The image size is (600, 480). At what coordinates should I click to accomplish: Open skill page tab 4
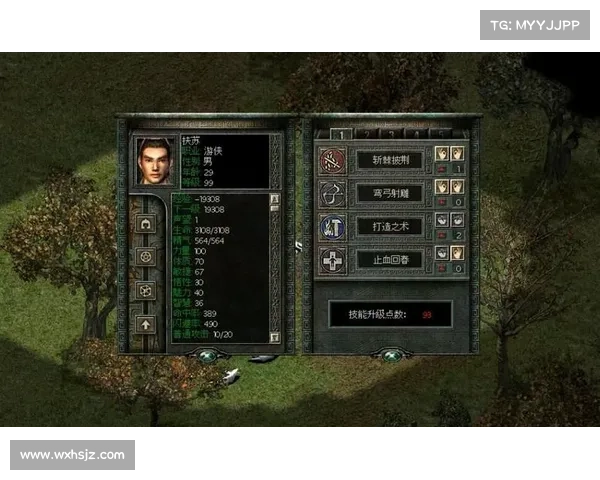click(x=414, y=133)
